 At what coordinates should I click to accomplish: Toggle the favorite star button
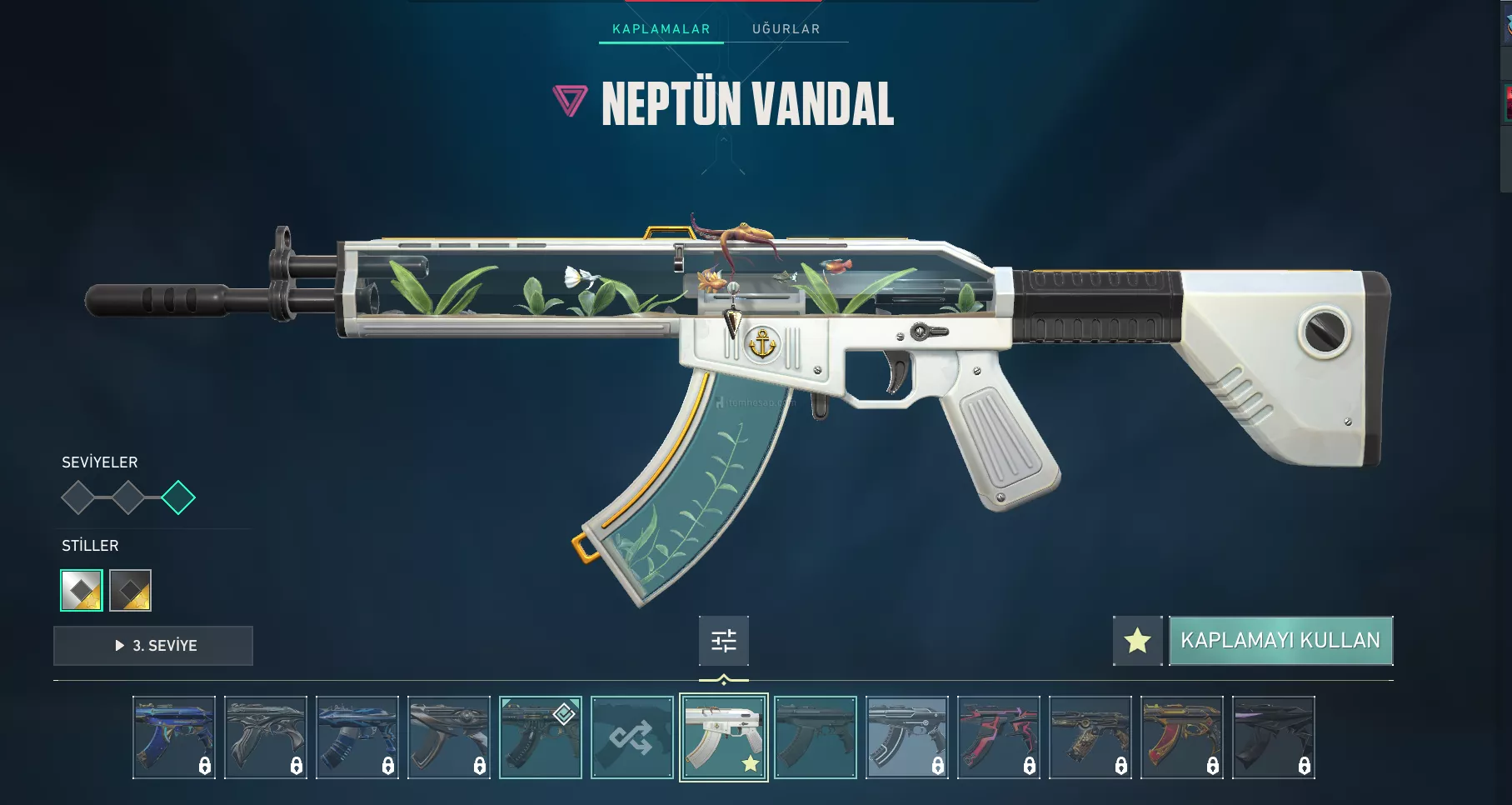1137,641
